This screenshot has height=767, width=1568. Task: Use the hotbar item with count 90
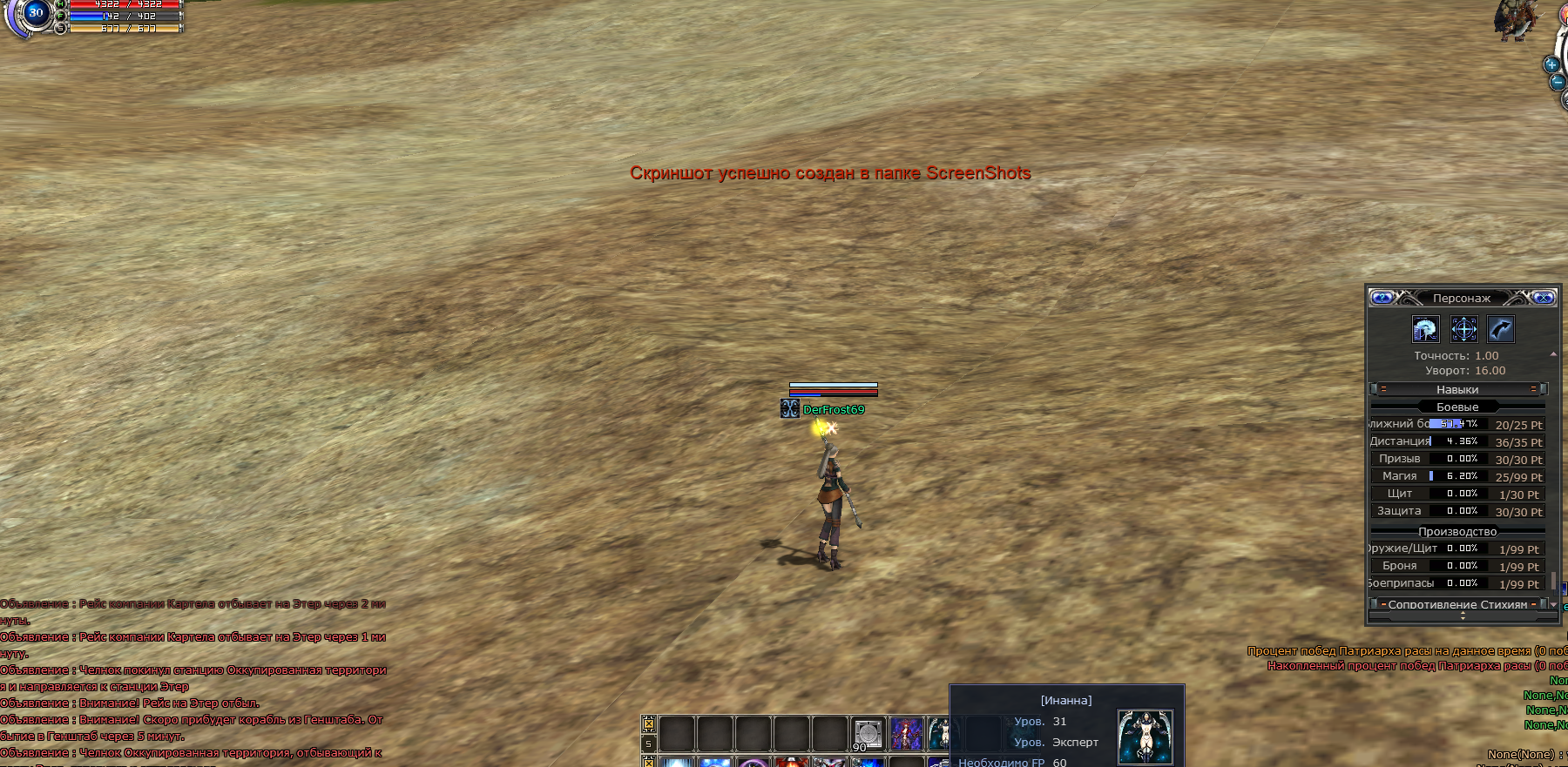868,735
